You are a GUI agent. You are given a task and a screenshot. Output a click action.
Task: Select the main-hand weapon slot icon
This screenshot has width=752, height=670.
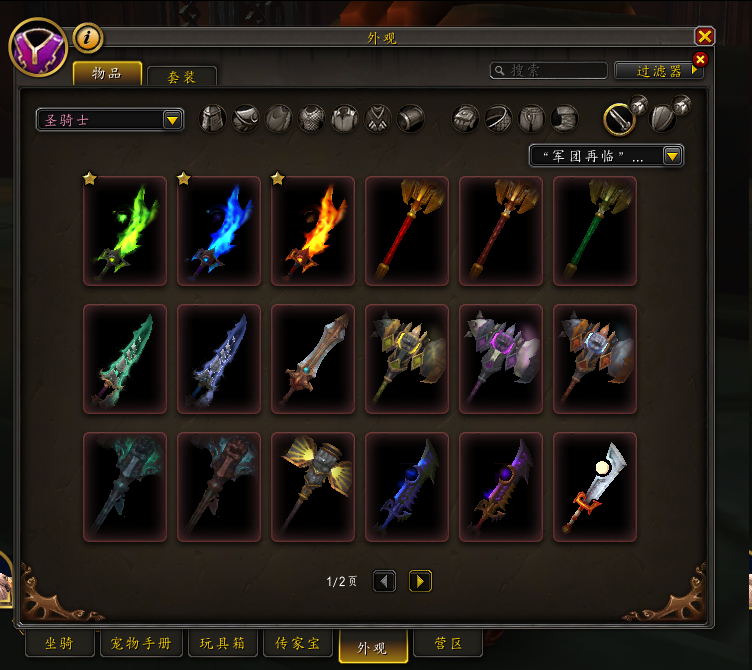click(x=619, y=119)
